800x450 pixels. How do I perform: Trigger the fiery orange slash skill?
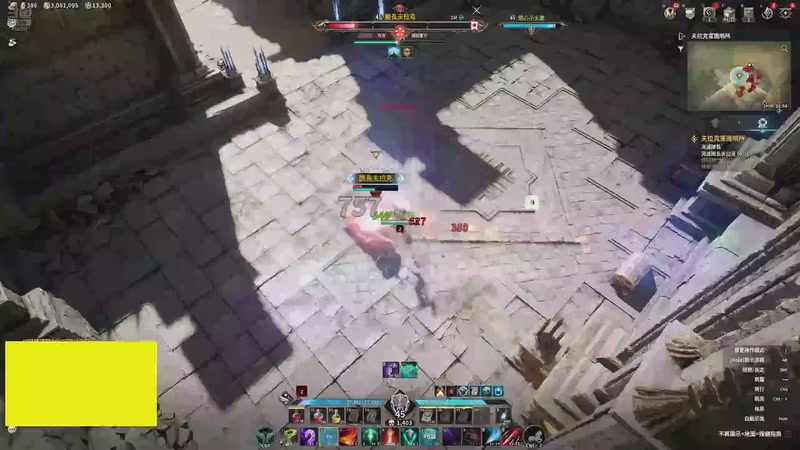point(349,436)
